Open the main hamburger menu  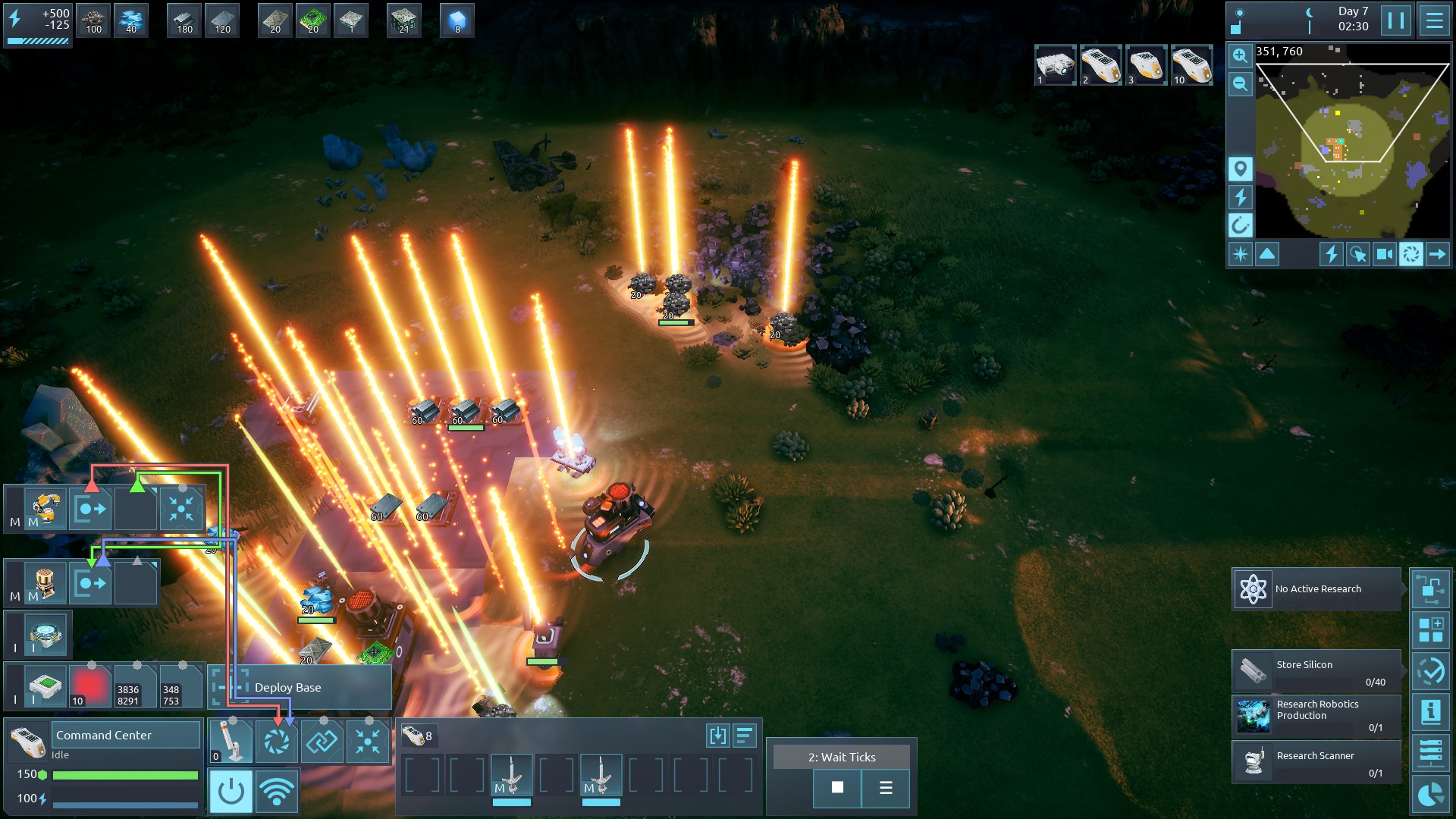pos(1434,20)
